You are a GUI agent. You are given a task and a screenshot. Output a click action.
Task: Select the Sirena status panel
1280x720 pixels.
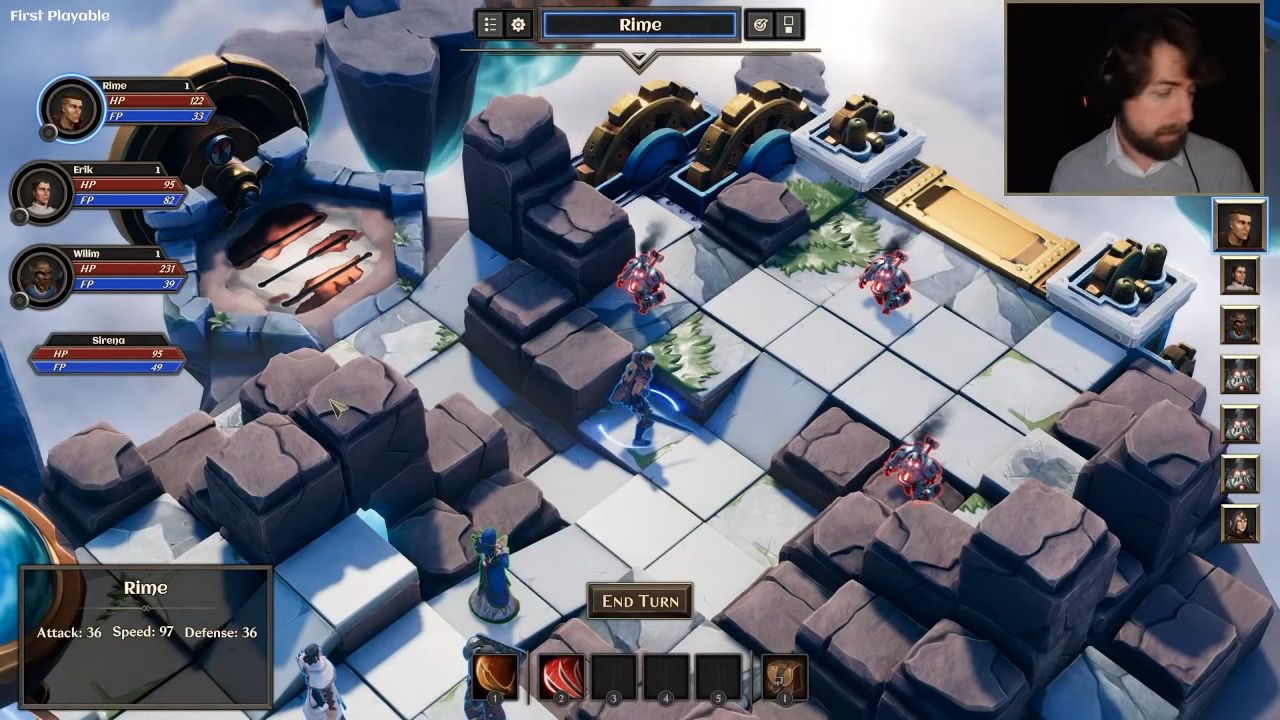(x=108, y=355)
